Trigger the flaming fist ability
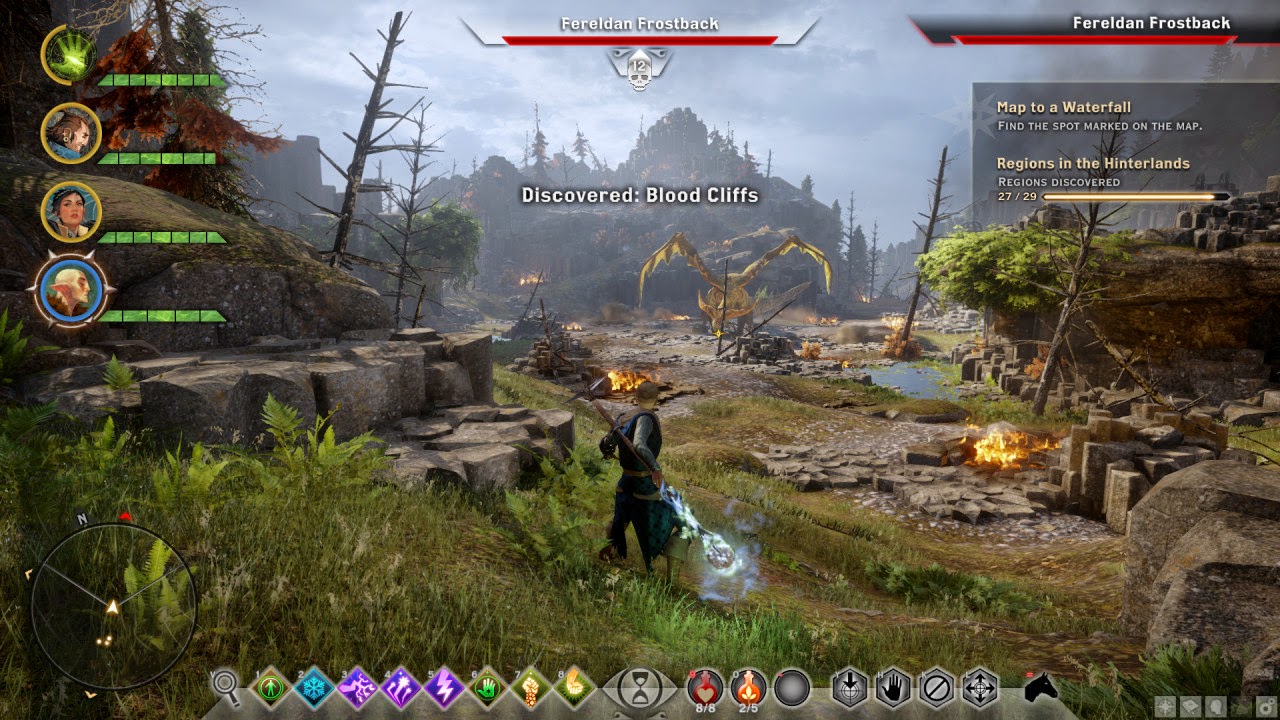 coord(531,687)
